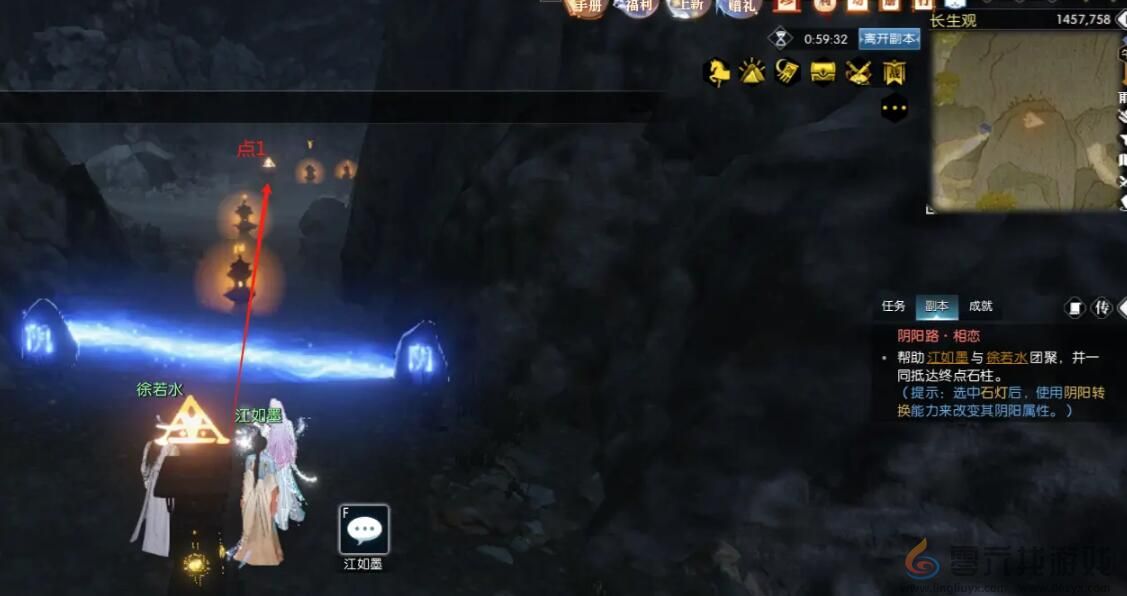
Task: Select the crossed swords icon
Action: coord(859,72)
